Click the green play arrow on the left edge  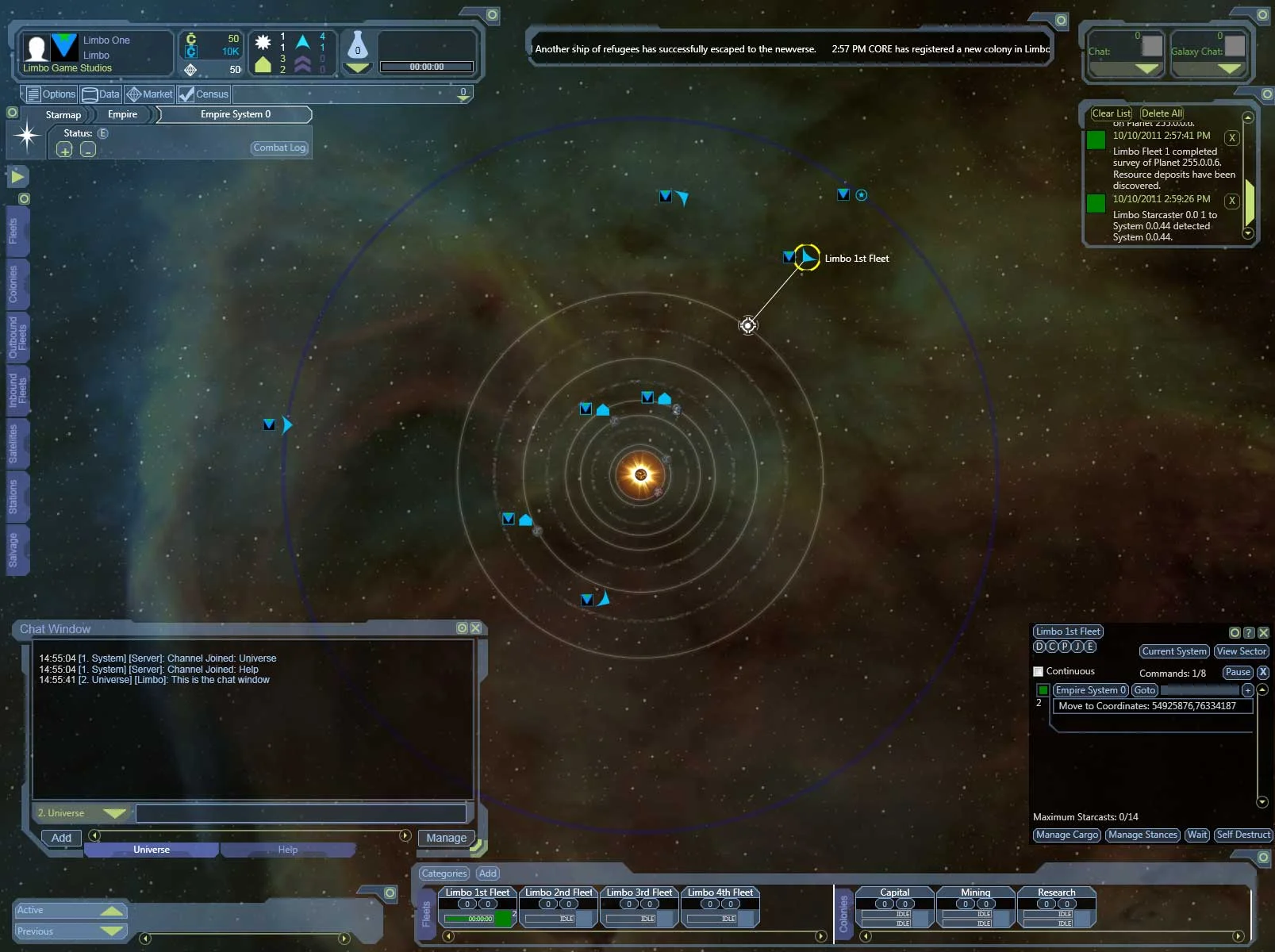(17, 176)
